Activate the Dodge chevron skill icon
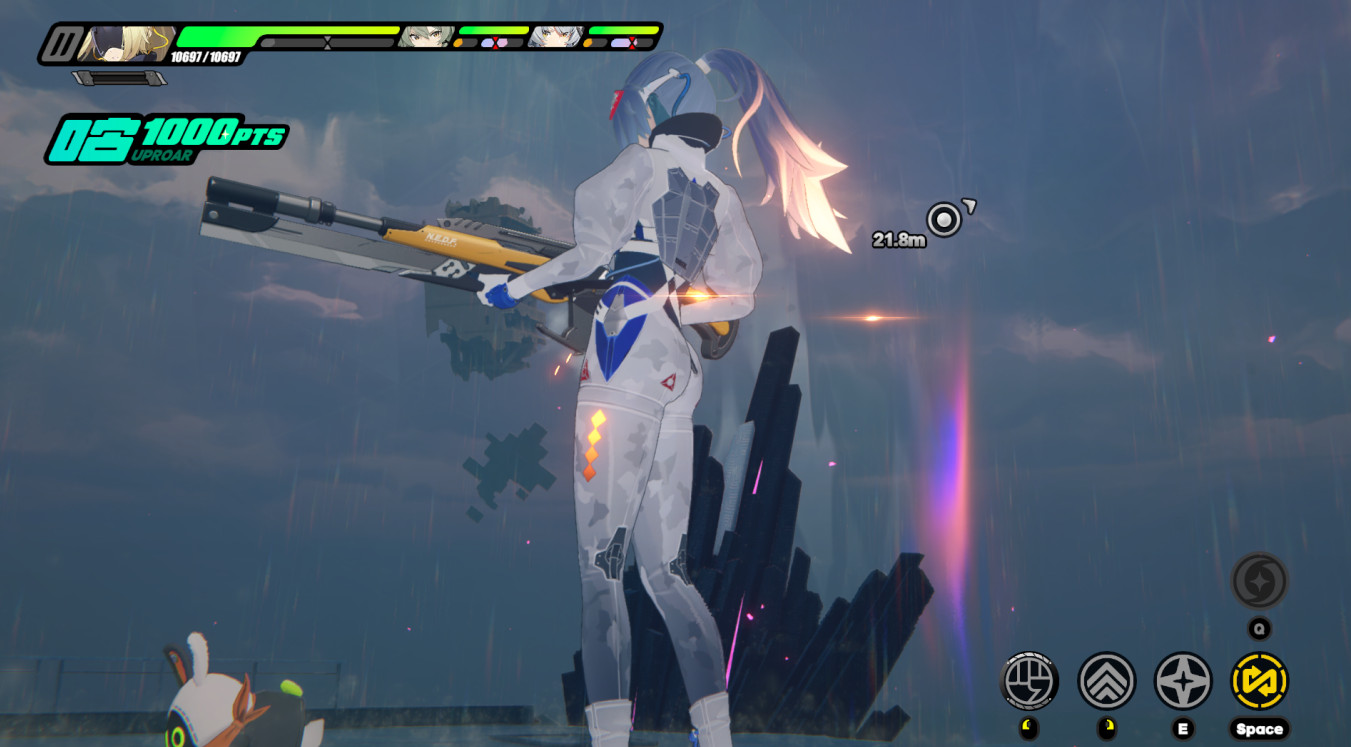This screenshot has height=747, width=1351. (1107, 680)
